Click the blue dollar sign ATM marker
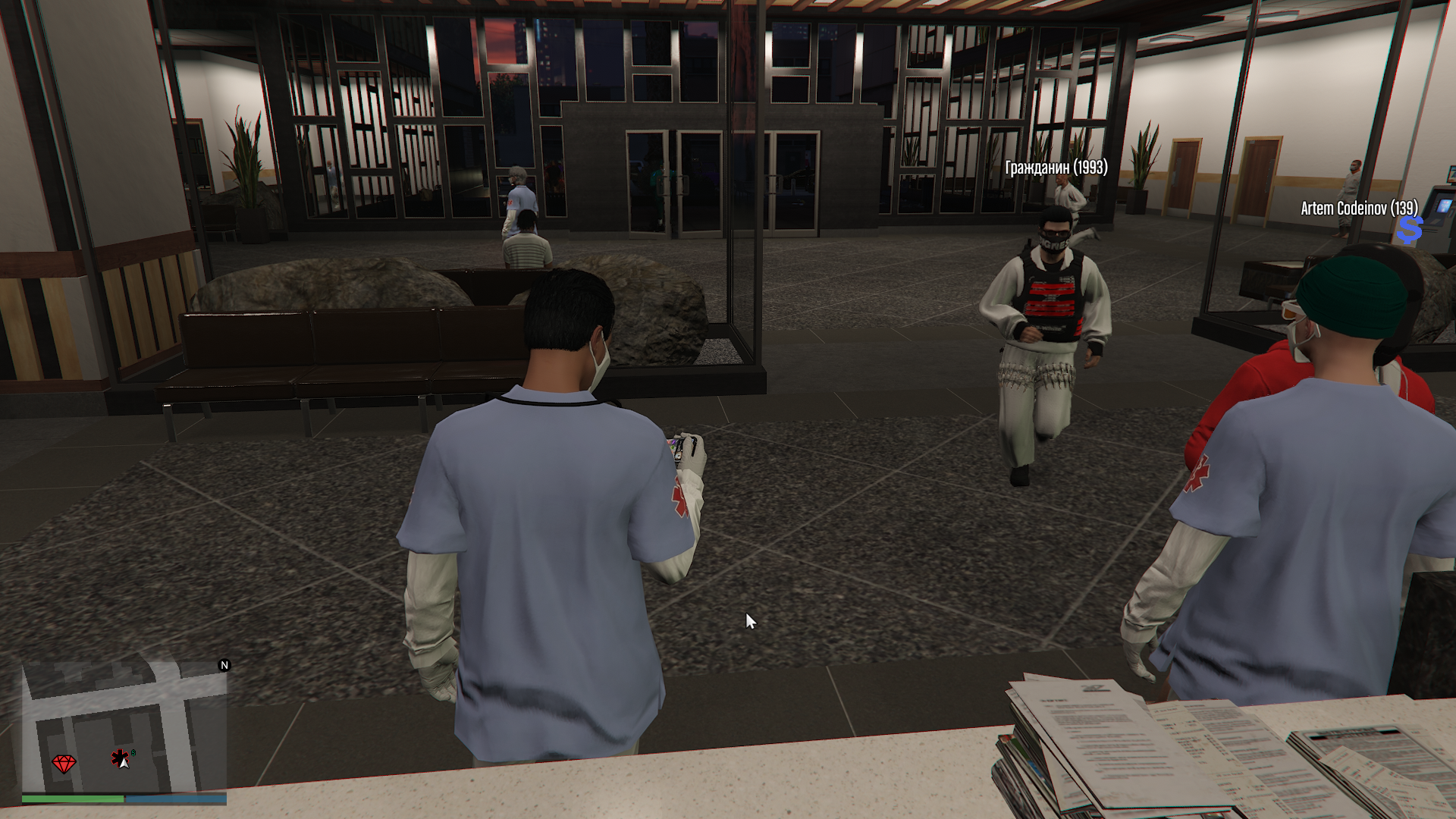This screenshot has width=1456, height=819. point(1410,230)
